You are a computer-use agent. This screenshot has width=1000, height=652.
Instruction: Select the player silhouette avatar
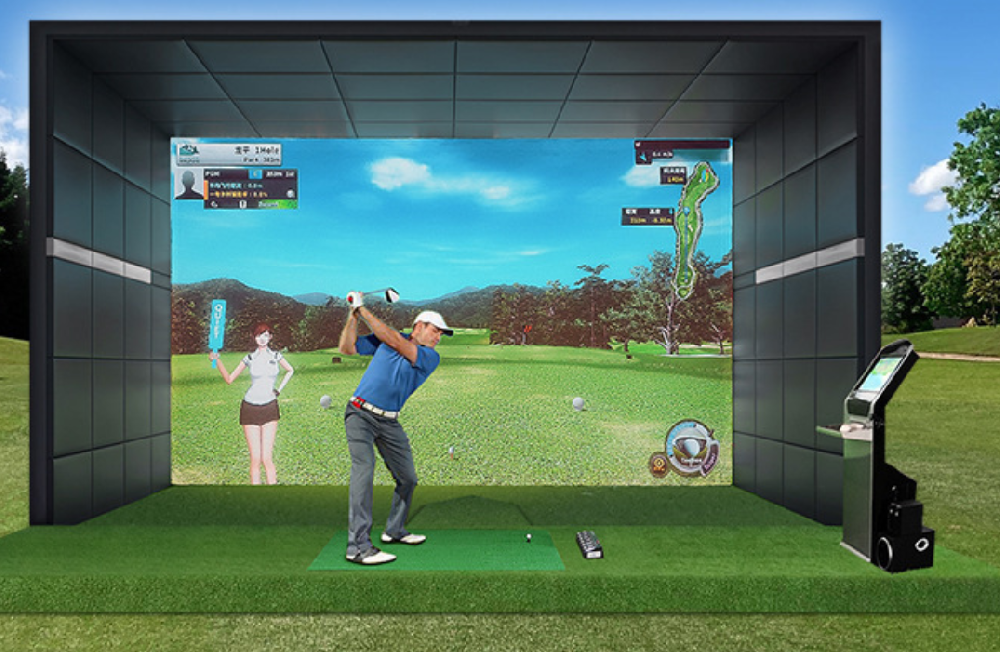[x=188, y=184]
